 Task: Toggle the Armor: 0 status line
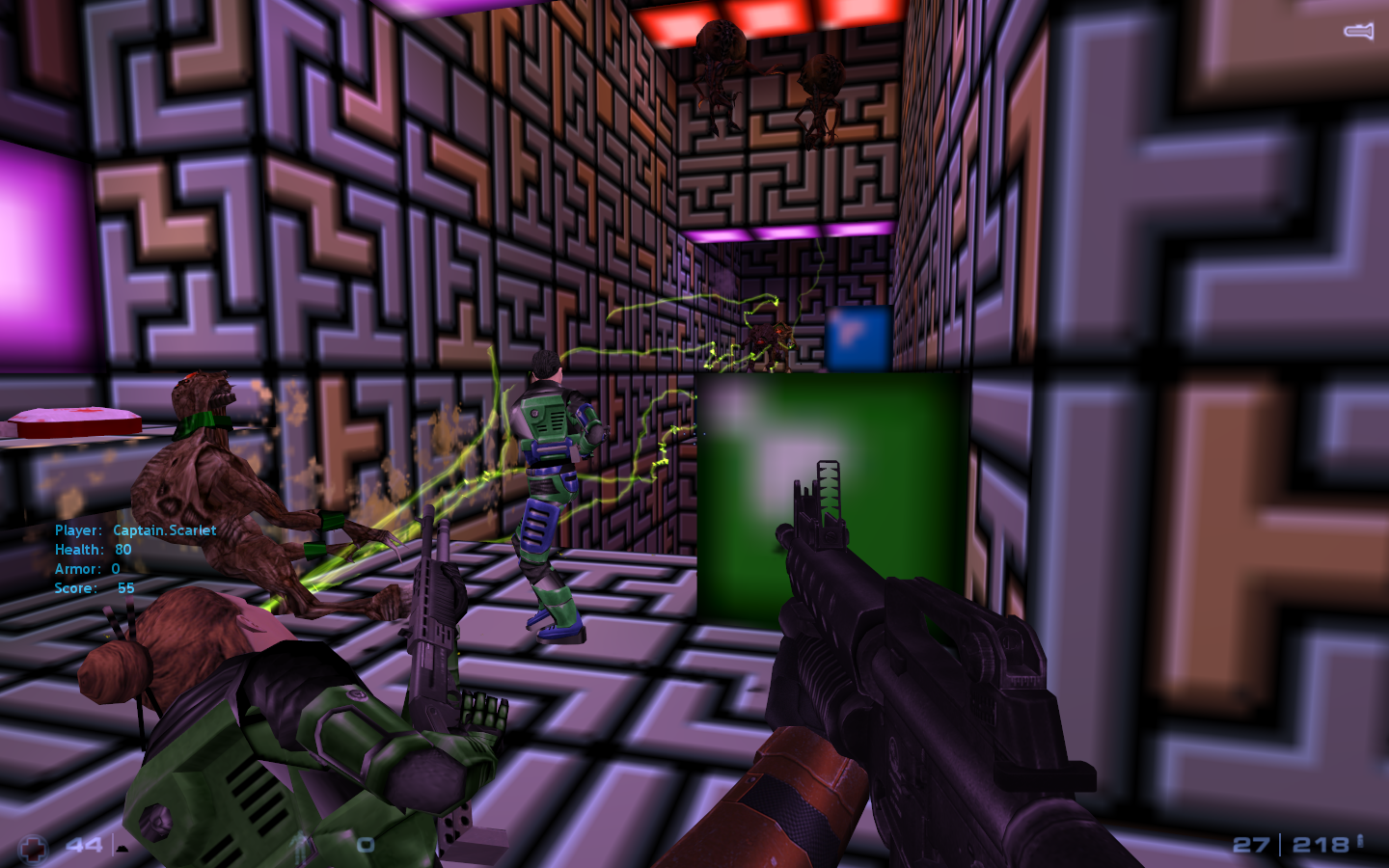click(x=87, y=569)
